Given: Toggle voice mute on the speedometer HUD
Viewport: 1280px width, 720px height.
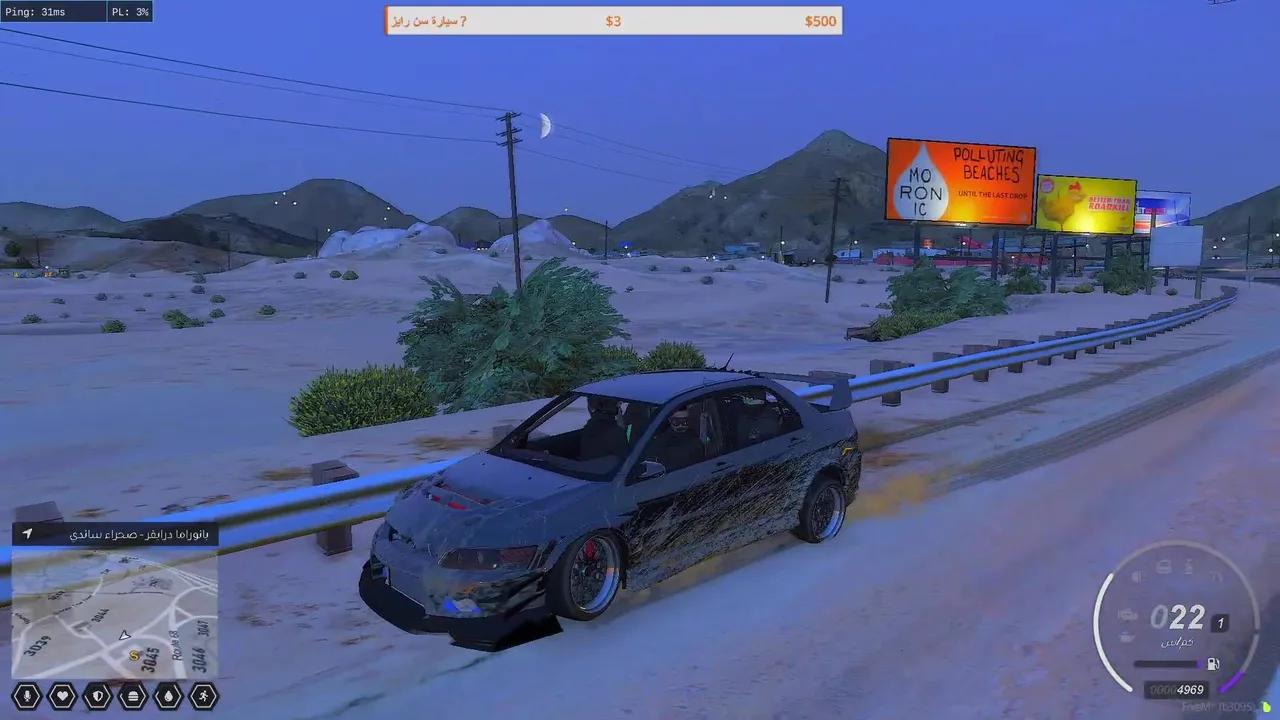Looking at the screenshot, I should pyautogui.click(x=1140, y=575).
